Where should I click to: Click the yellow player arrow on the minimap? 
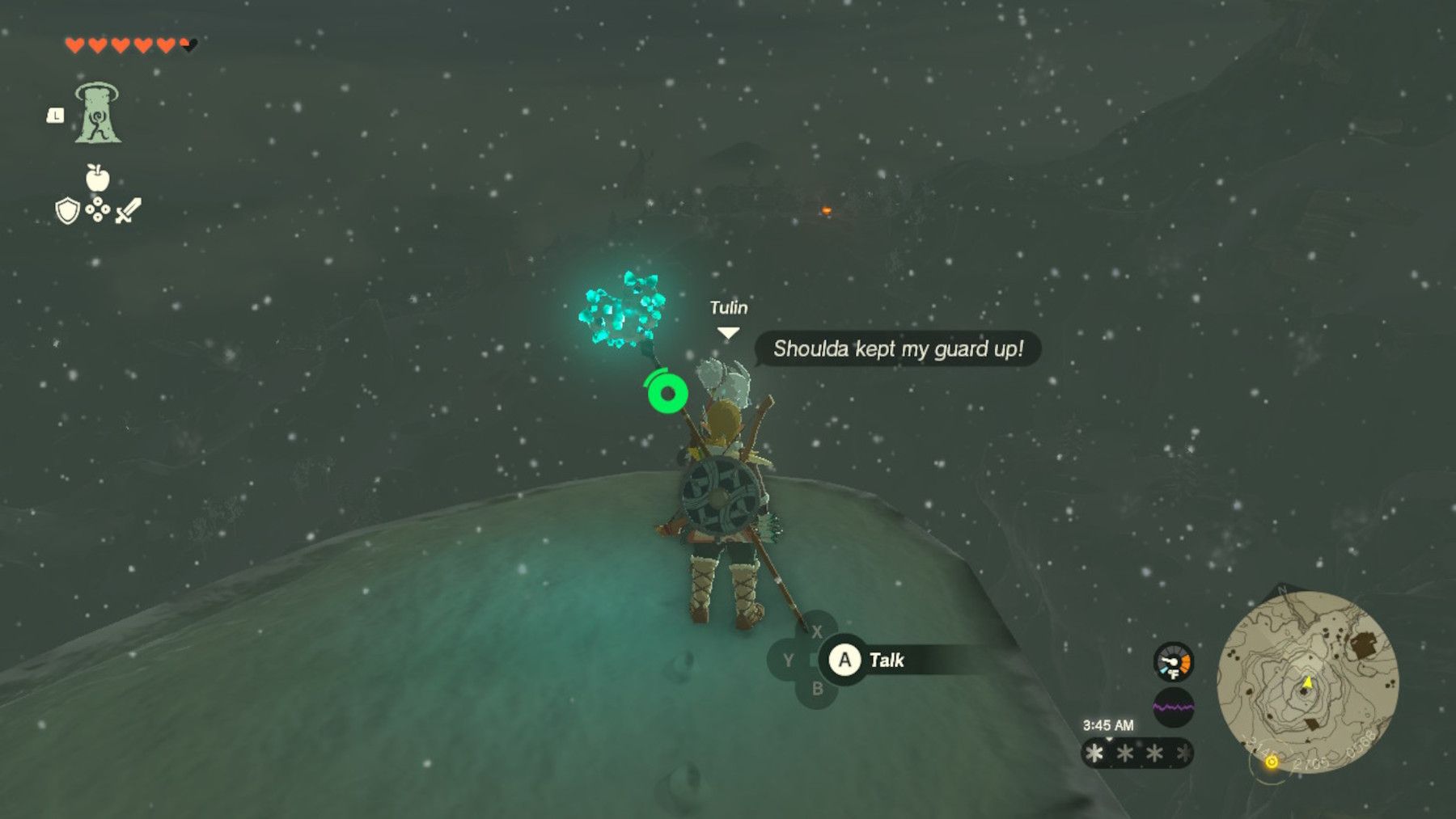tap(1308, 682)
